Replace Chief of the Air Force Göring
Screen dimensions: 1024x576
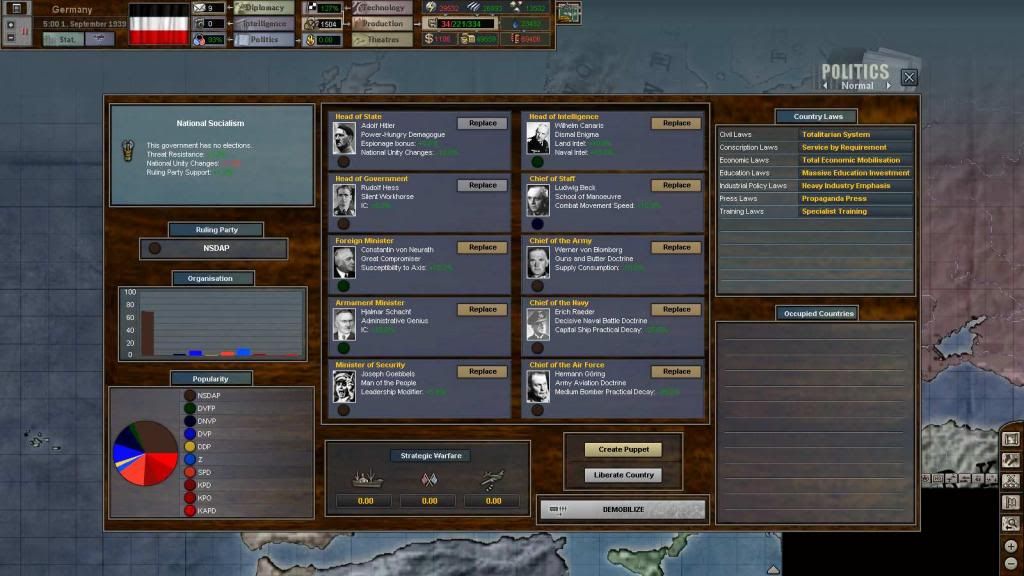676,371
